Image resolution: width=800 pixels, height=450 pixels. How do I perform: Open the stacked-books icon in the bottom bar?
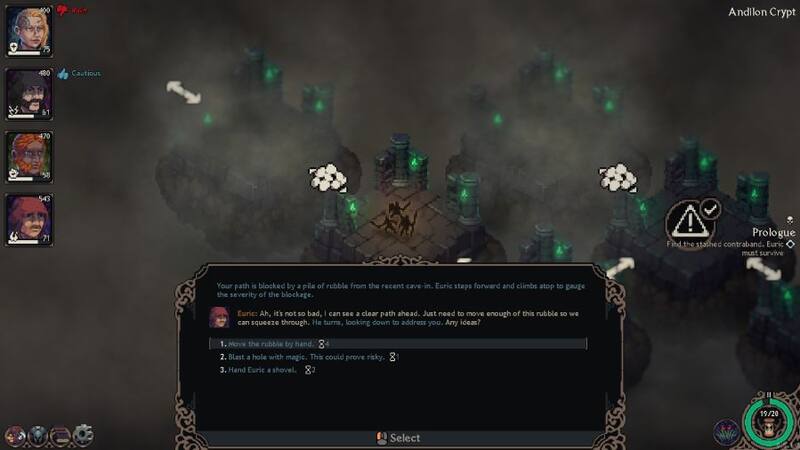point(60,435)
